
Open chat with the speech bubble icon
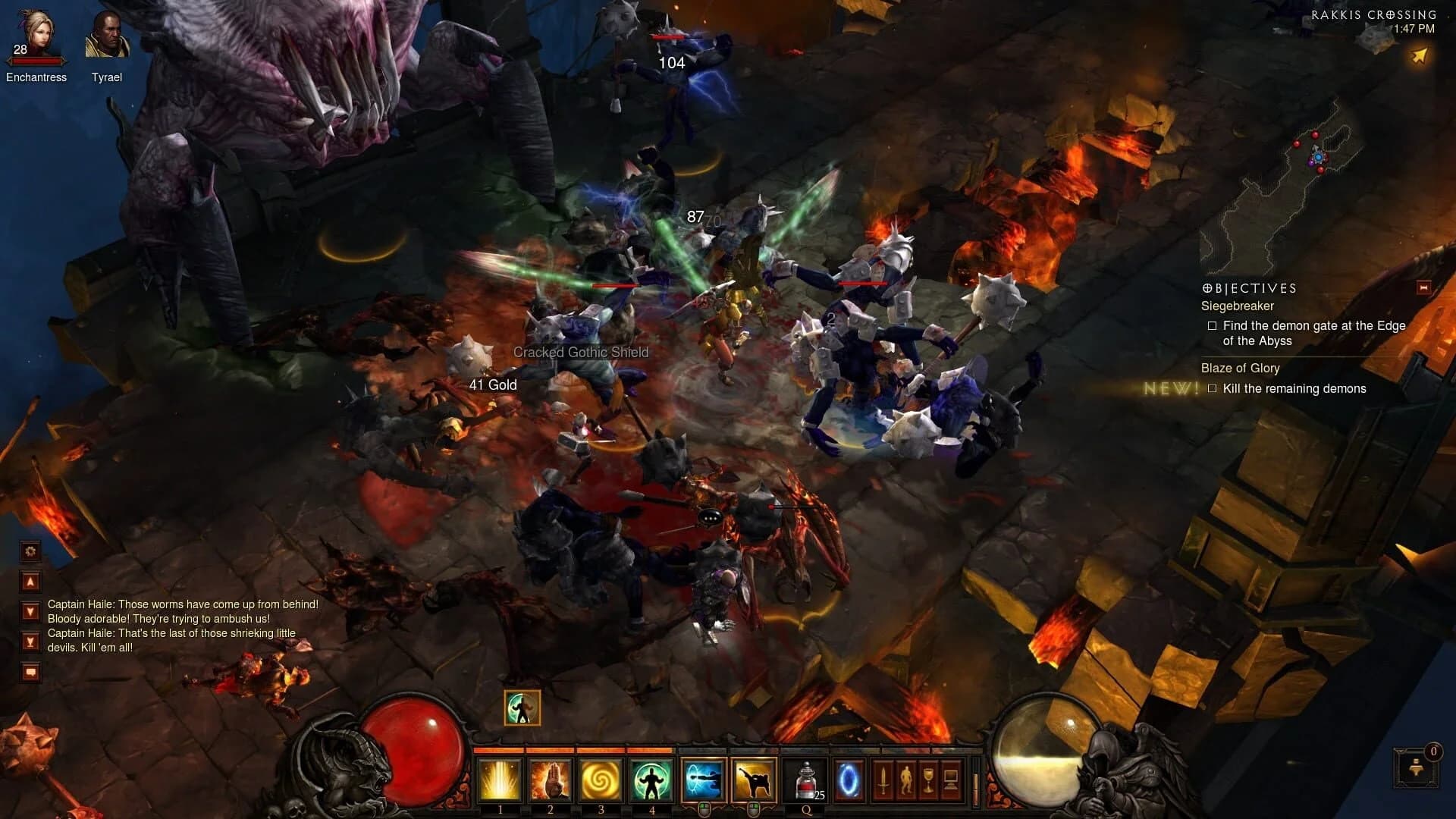[x=29, y=670]
